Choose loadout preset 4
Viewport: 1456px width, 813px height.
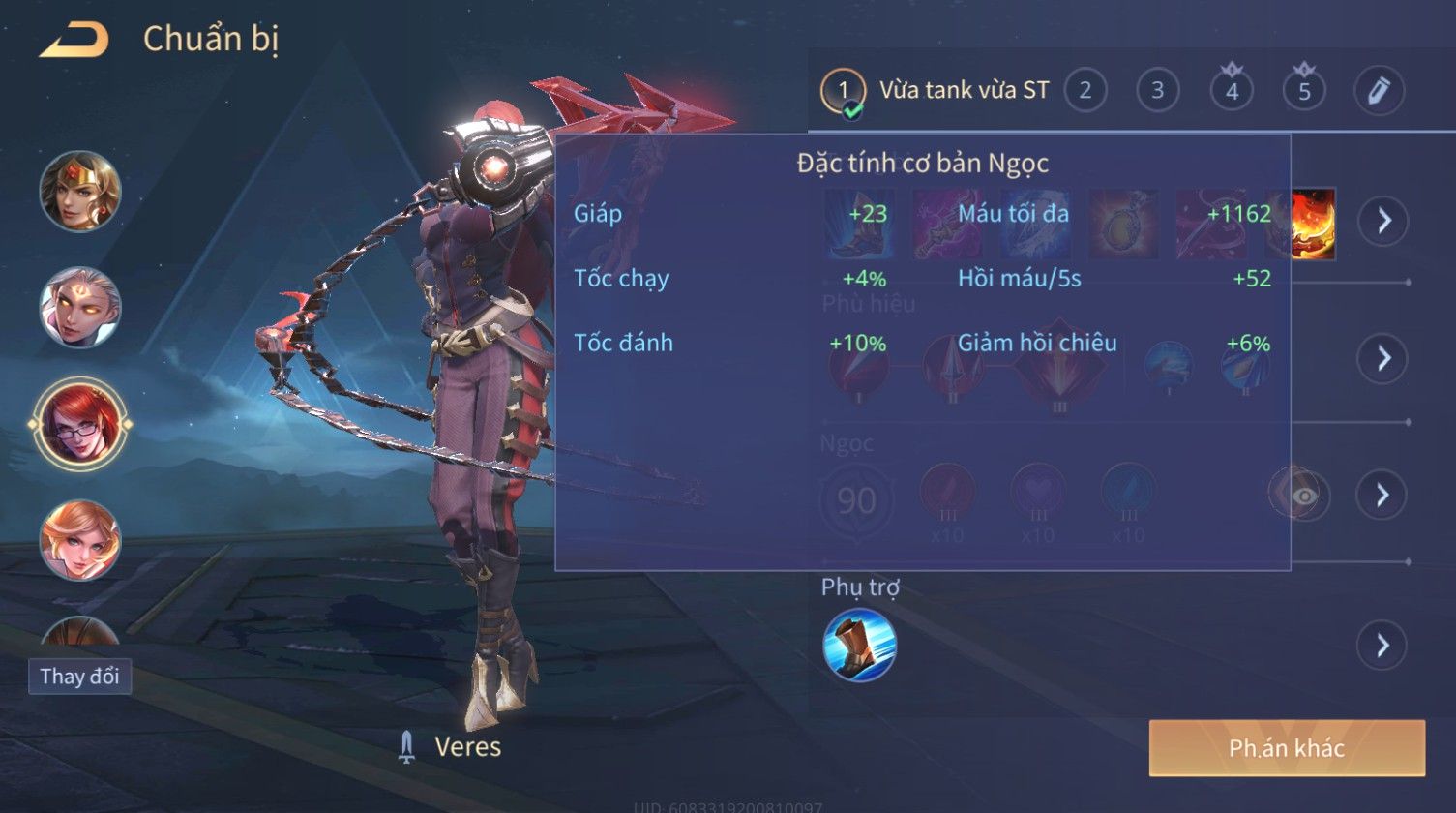point(1232,91)
